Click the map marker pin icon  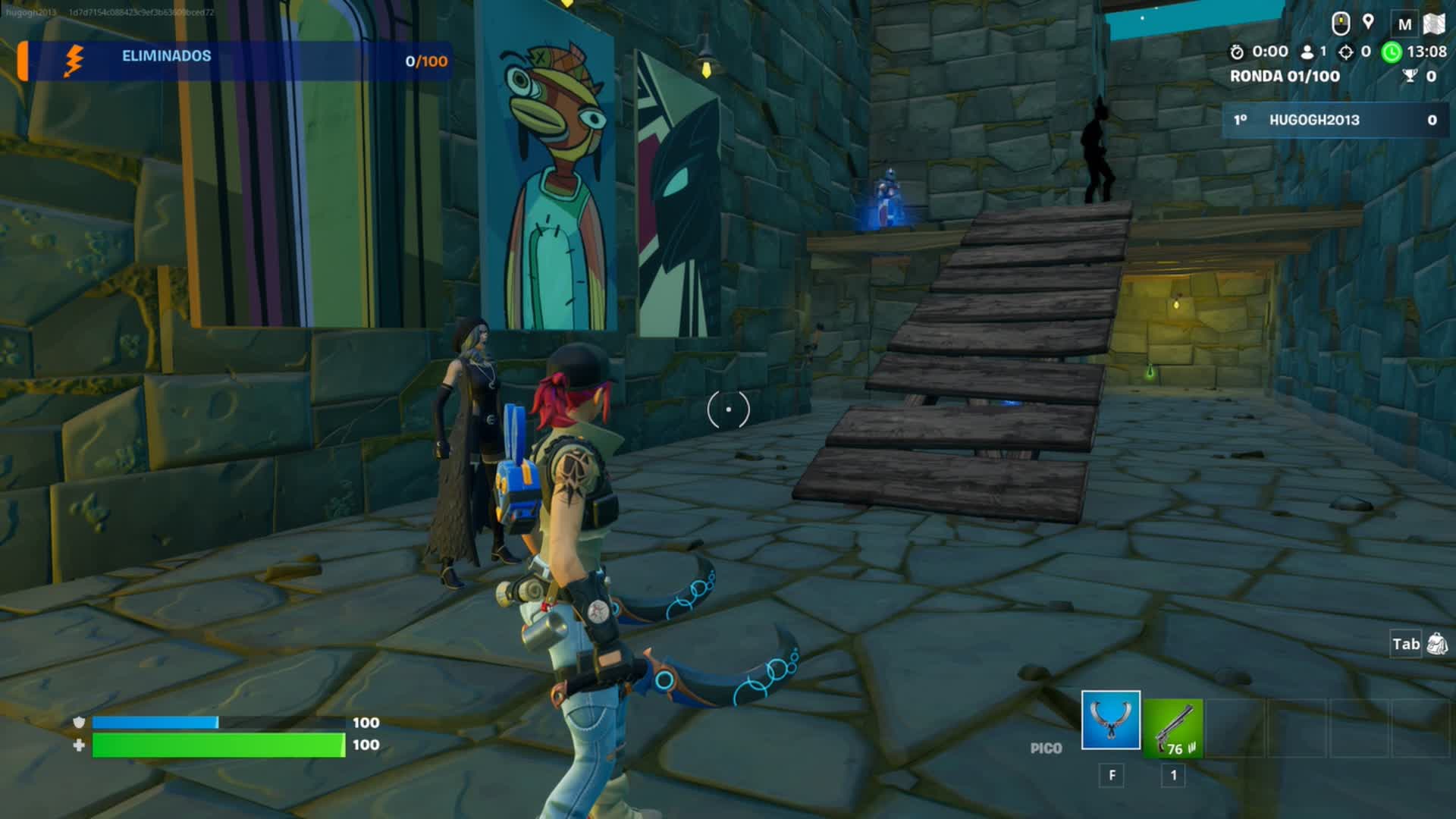(x=1368, y=22)
